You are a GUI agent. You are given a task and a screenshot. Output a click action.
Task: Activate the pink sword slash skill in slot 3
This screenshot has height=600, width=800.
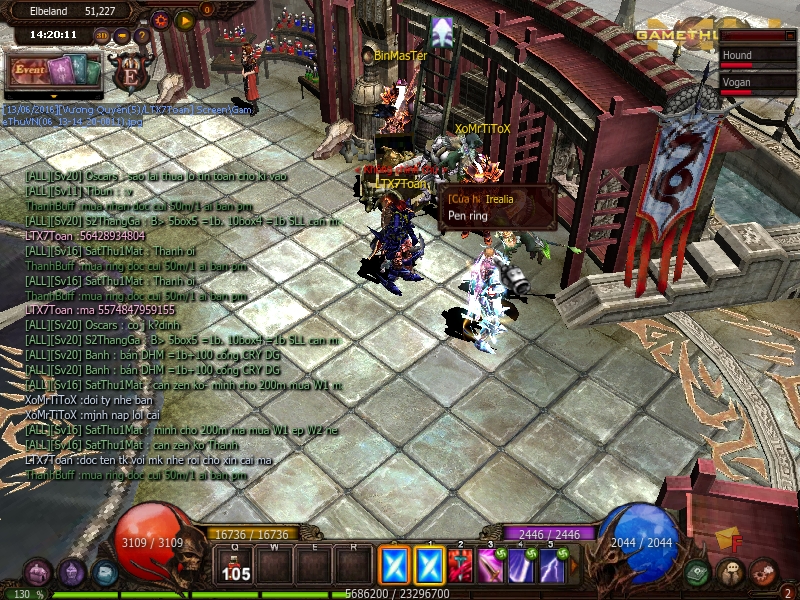click(491, 567)
